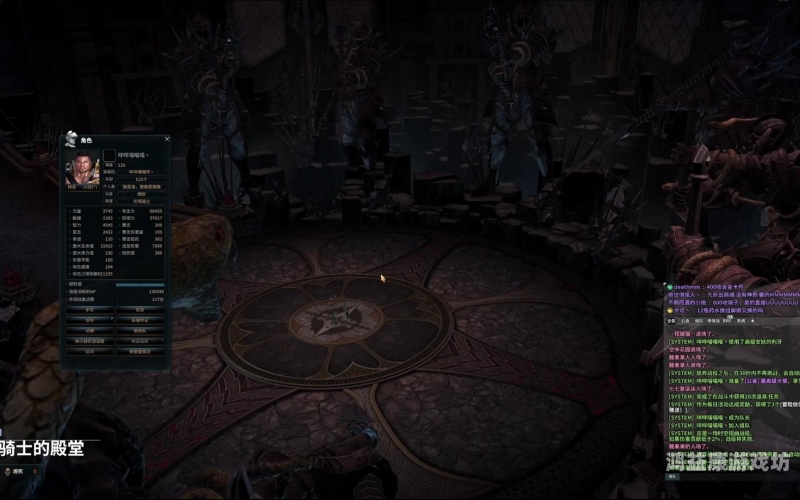This screenshot has height=500, width=800.
Task: Open the 英雄传记 button in the character panel
Action: [x=140, y=320]
